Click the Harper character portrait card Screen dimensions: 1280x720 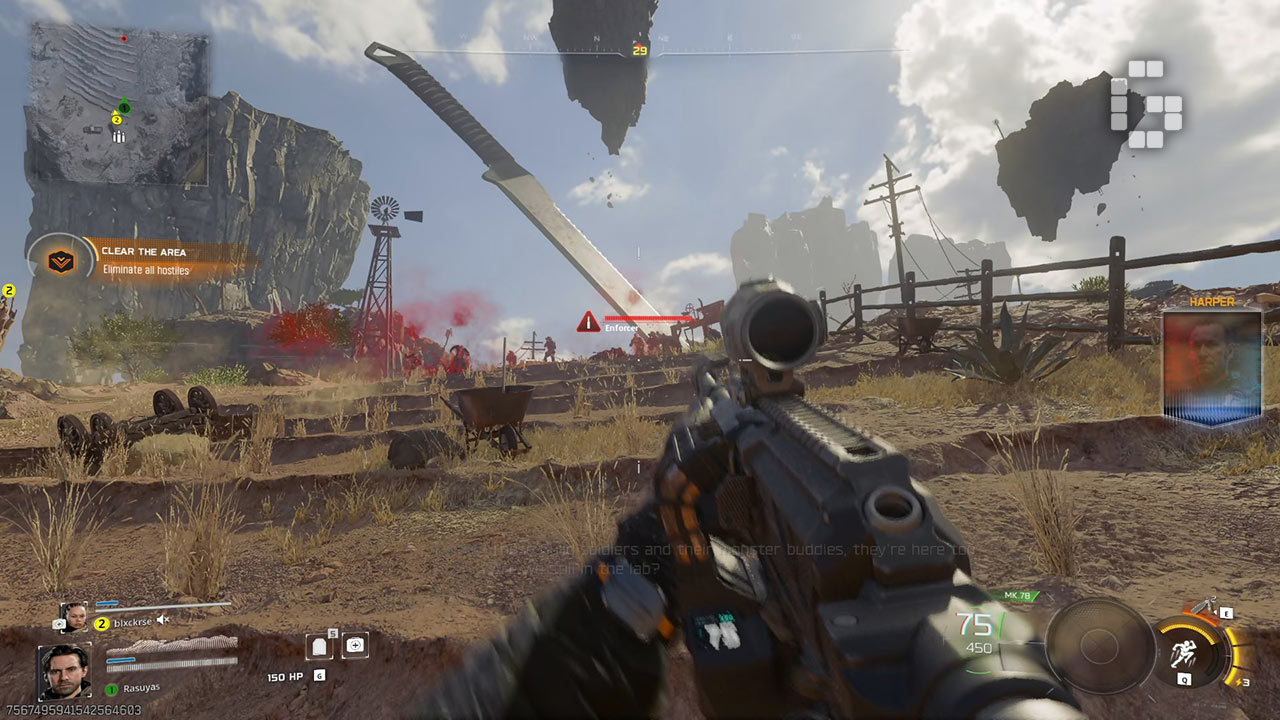point(1212,367)
